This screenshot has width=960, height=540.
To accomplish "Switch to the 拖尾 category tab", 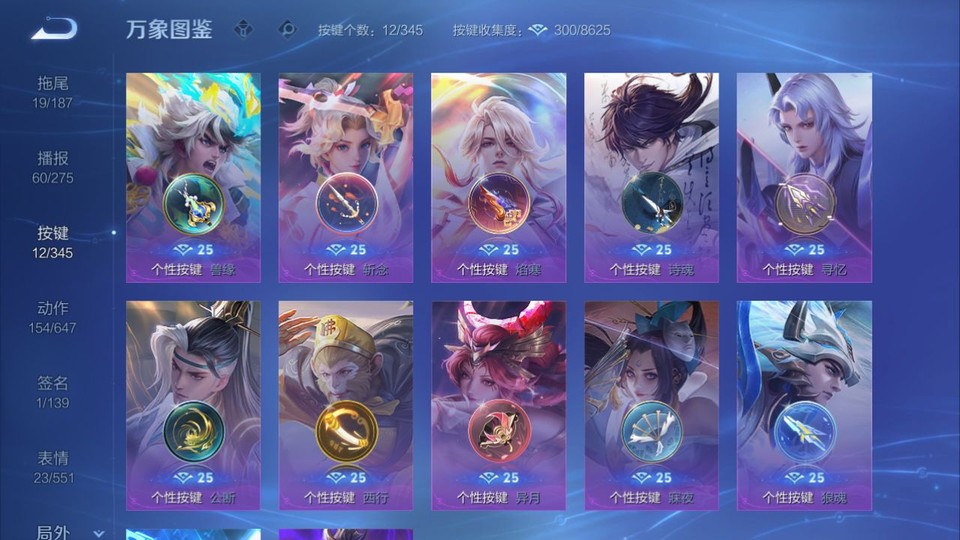I will [54, 91].
